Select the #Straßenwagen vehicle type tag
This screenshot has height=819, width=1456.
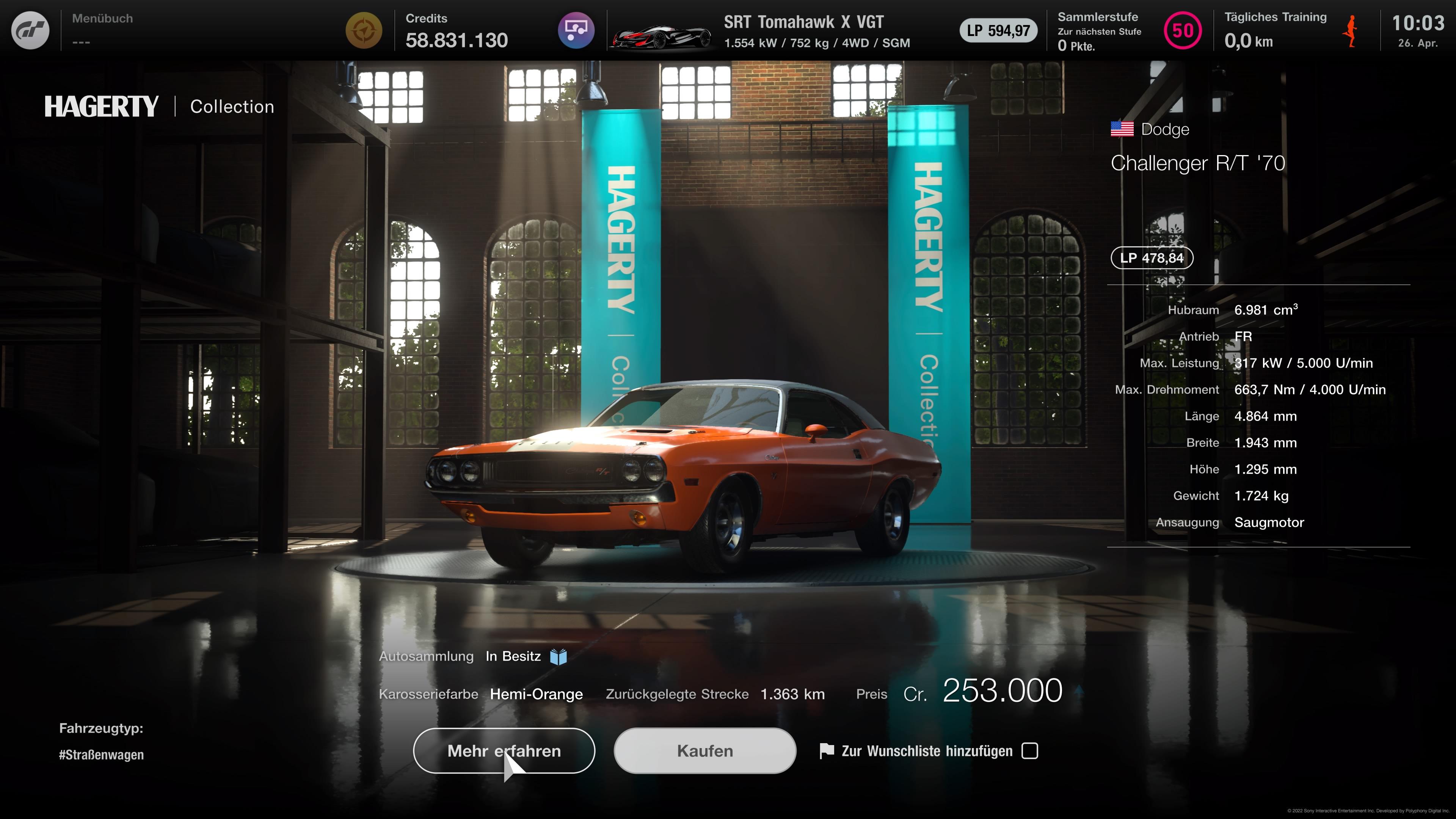(101, 755)
